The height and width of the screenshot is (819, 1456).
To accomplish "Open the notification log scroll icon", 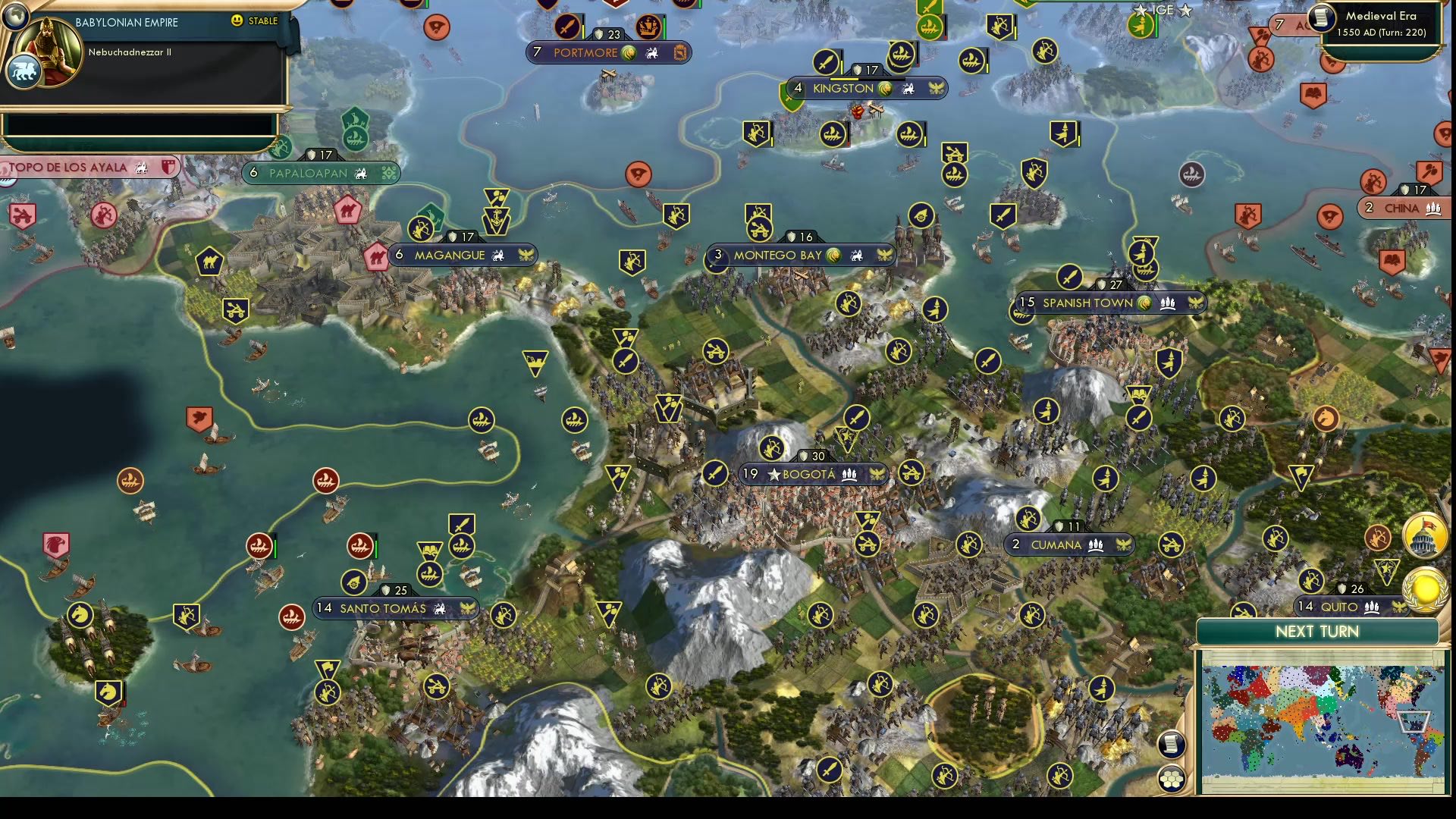I will (1172, 745).
